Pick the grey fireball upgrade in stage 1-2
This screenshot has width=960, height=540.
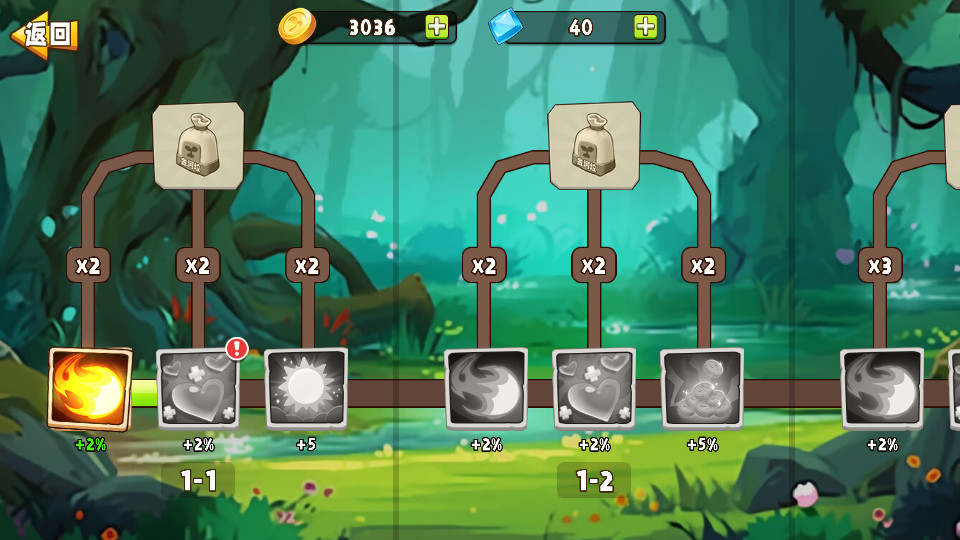(x=486, y=389)
